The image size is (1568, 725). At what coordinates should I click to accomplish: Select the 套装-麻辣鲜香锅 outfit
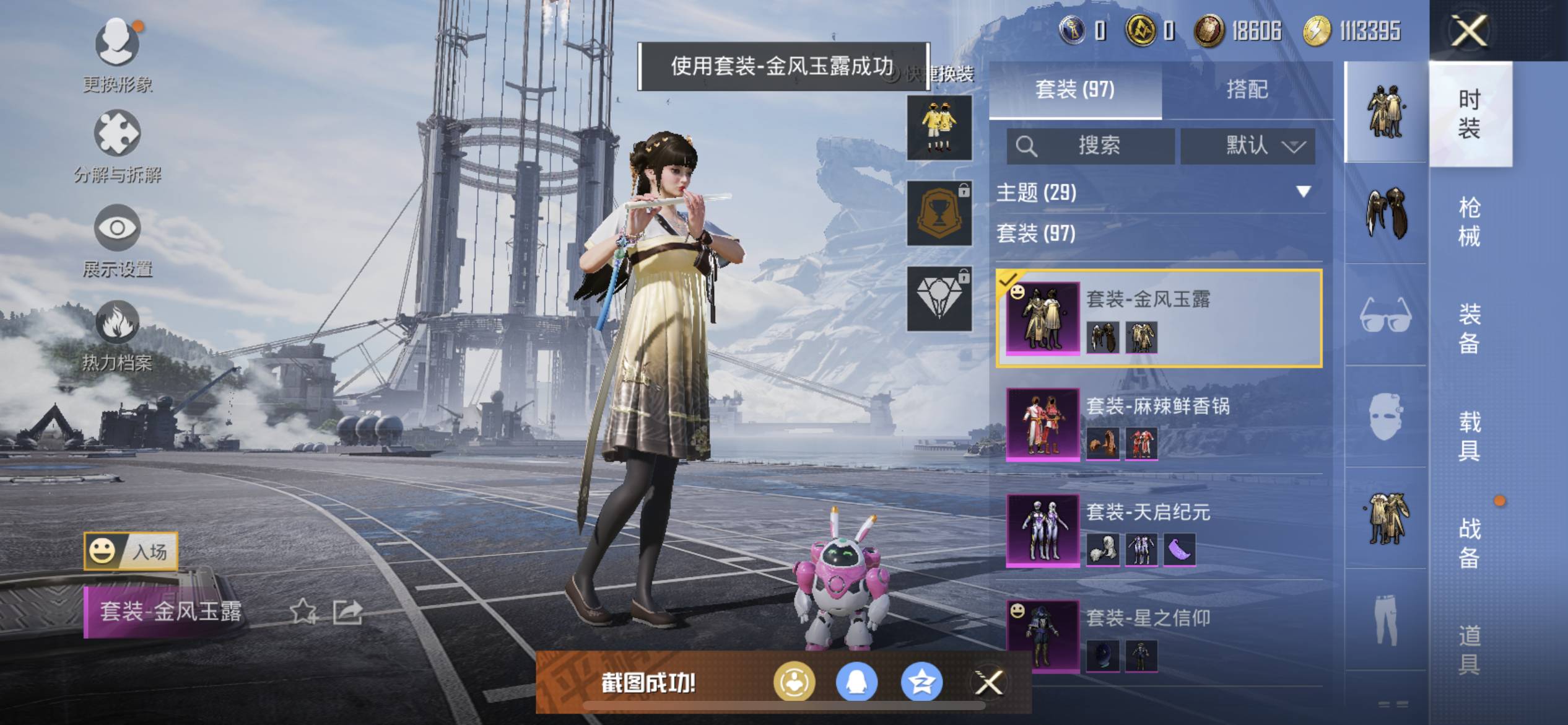[x=1158, y=424]
